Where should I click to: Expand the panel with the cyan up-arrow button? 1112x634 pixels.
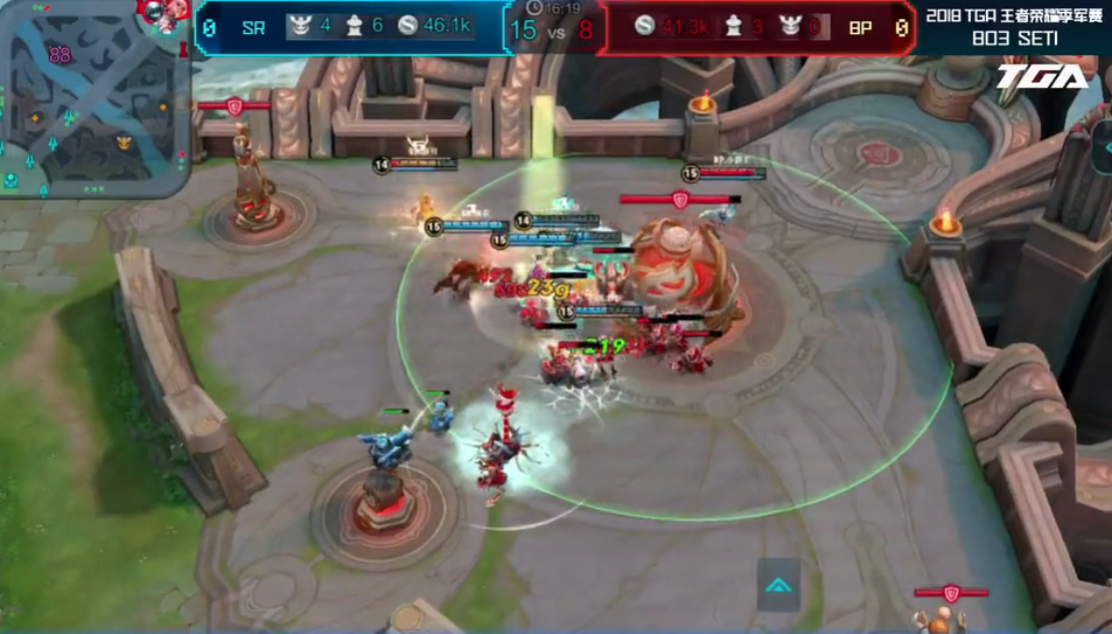point(778,586)
